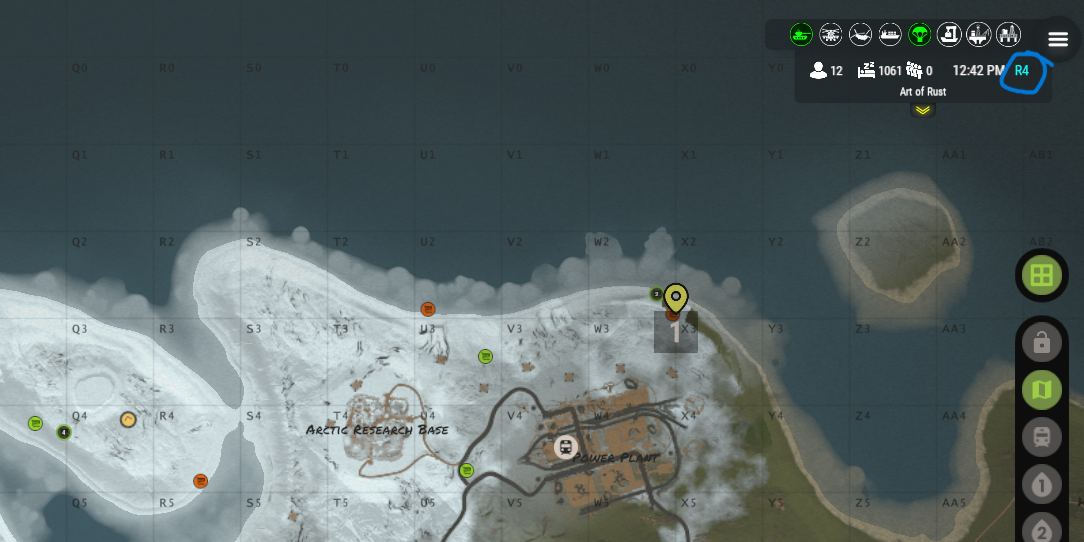Toggle the Chinook helicopter event icon

860,35
